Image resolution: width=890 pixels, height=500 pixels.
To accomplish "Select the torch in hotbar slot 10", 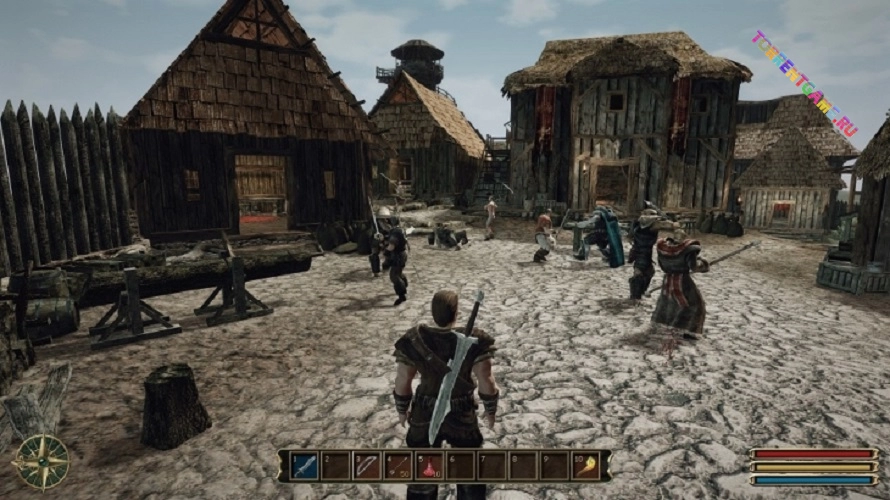I will [x=585, y=465].
